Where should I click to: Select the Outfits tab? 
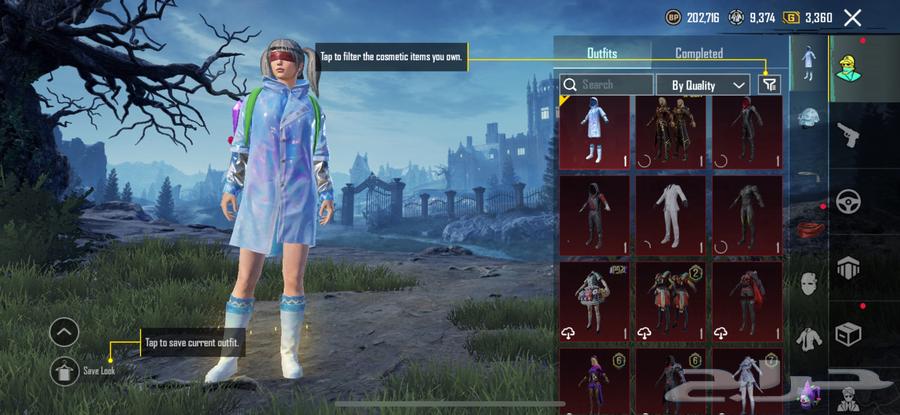click(x=602, y=54)
